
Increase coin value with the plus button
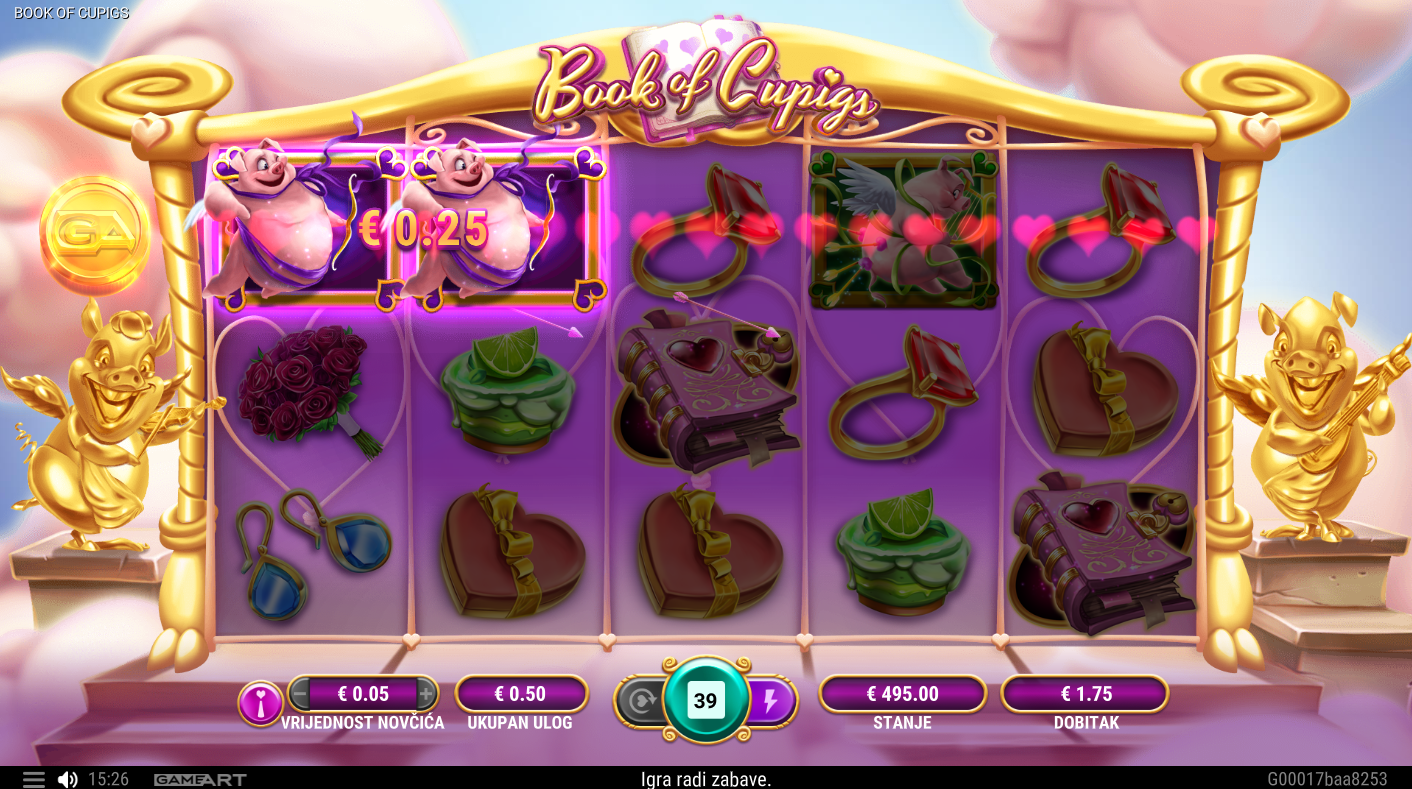click(x=426, y=693)
